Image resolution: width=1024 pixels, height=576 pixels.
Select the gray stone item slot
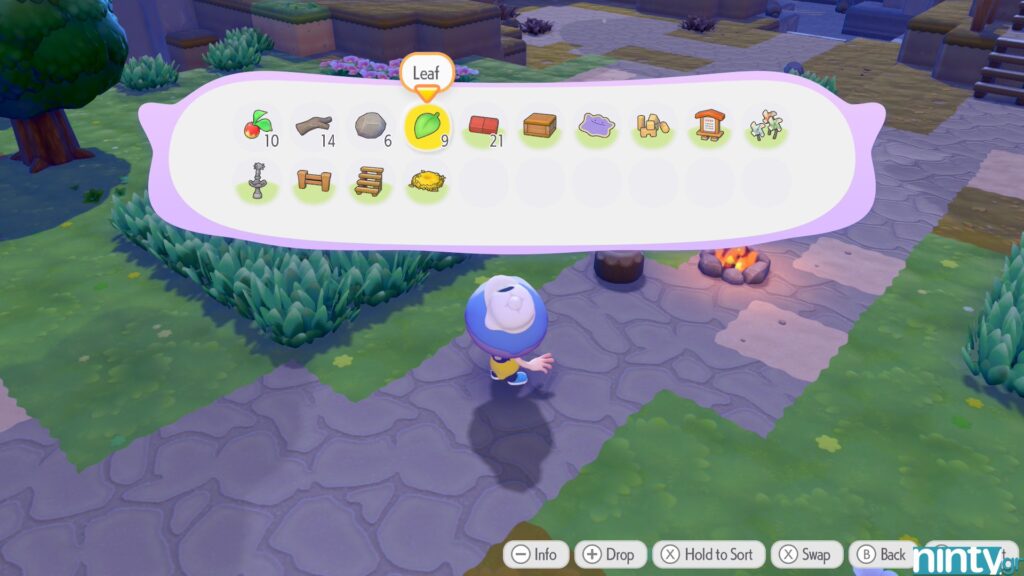370,126
